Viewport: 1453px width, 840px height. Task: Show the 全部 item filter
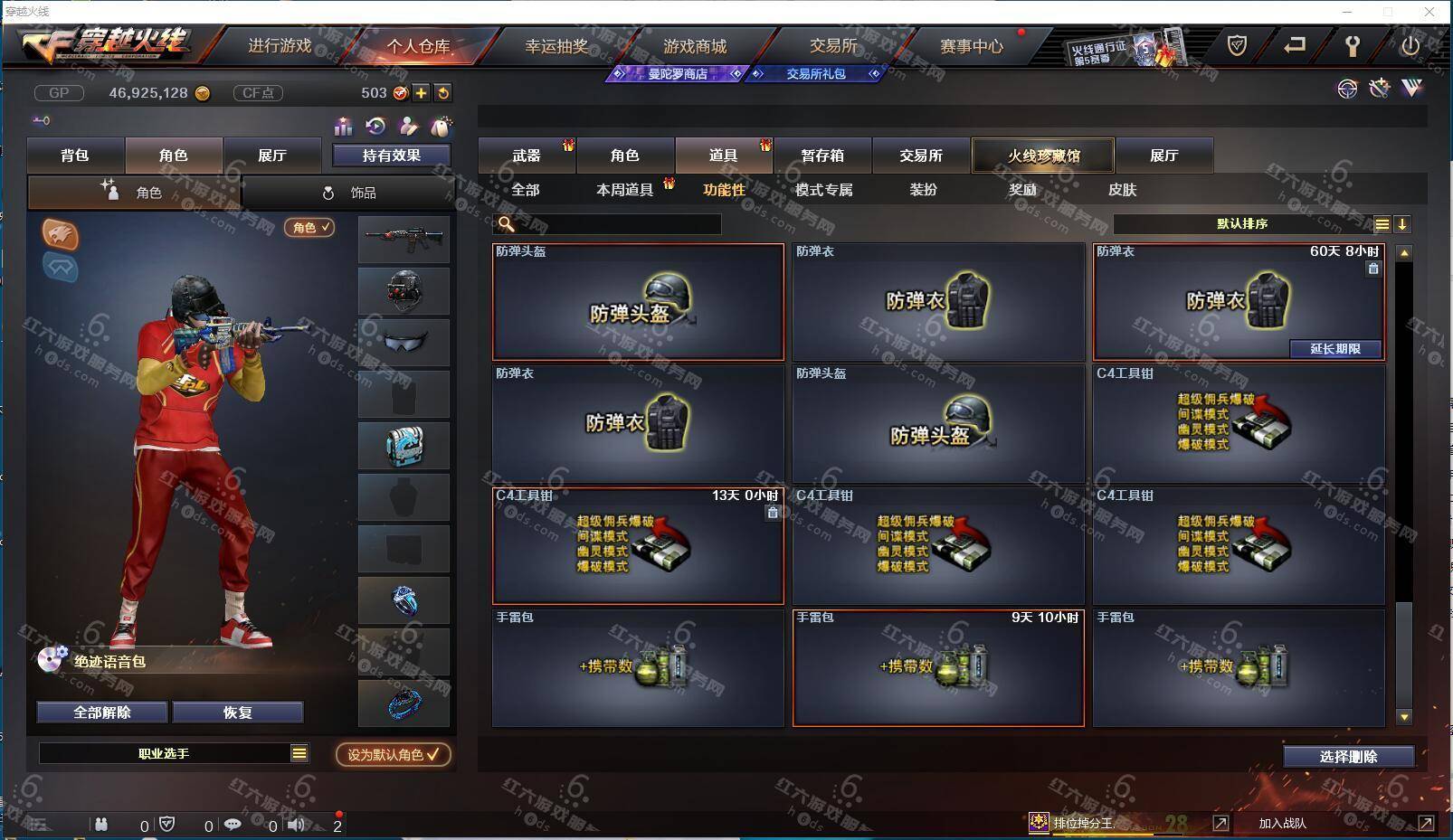click(525, 190)
